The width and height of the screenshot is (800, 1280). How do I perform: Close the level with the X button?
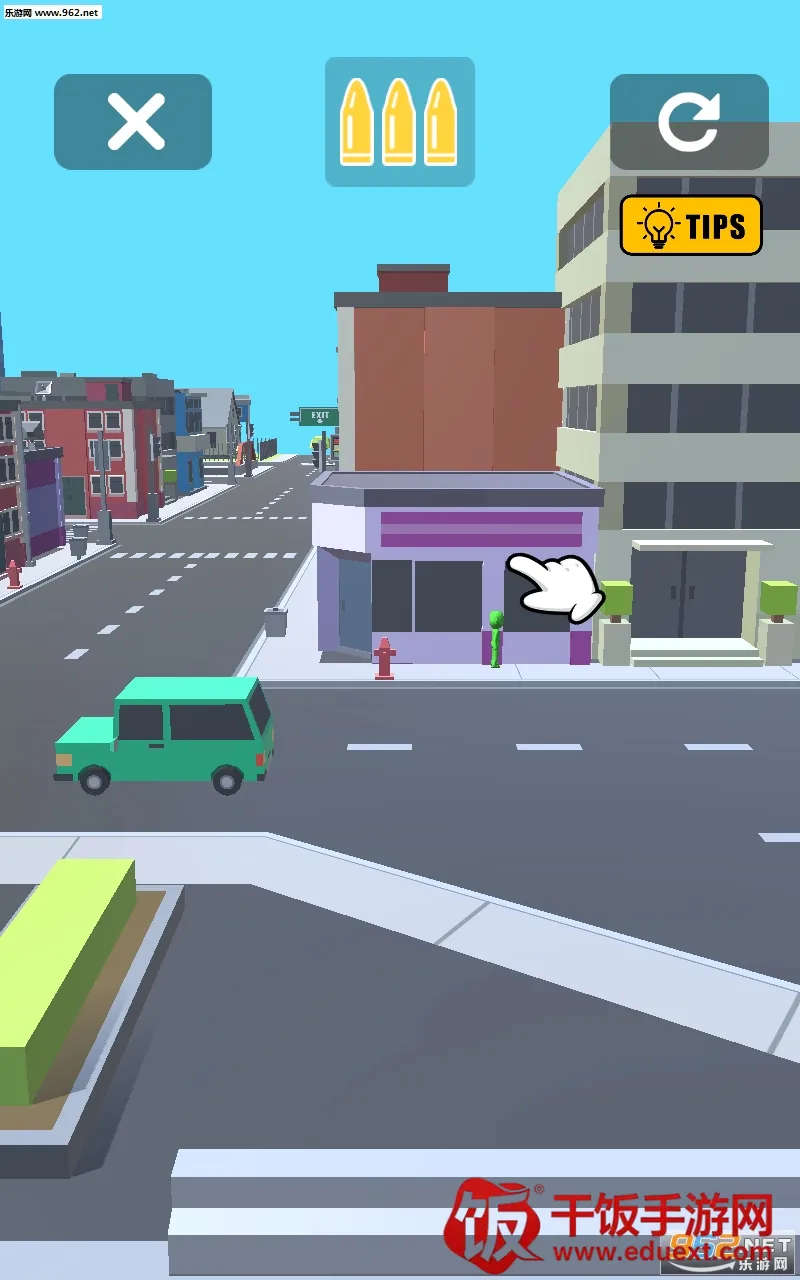coord(133,122)
